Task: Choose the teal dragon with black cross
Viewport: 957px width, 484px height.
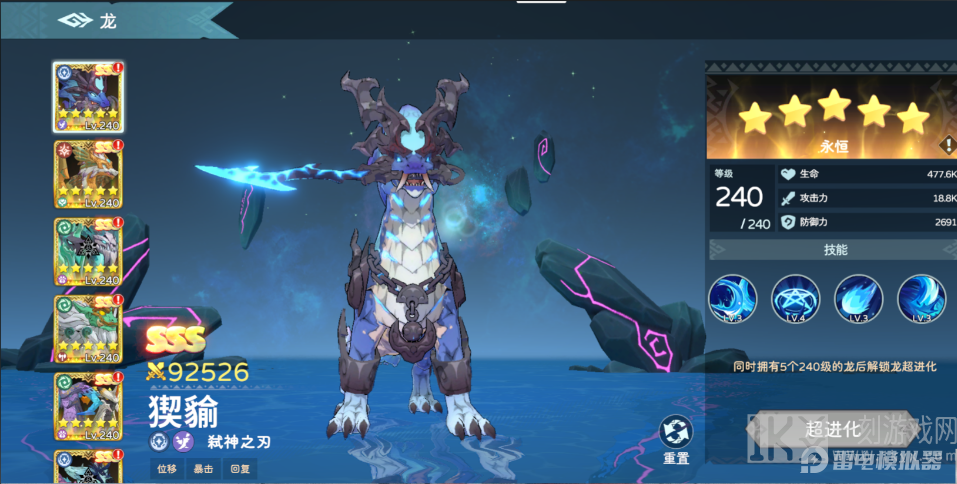Action: pos(88,252)
